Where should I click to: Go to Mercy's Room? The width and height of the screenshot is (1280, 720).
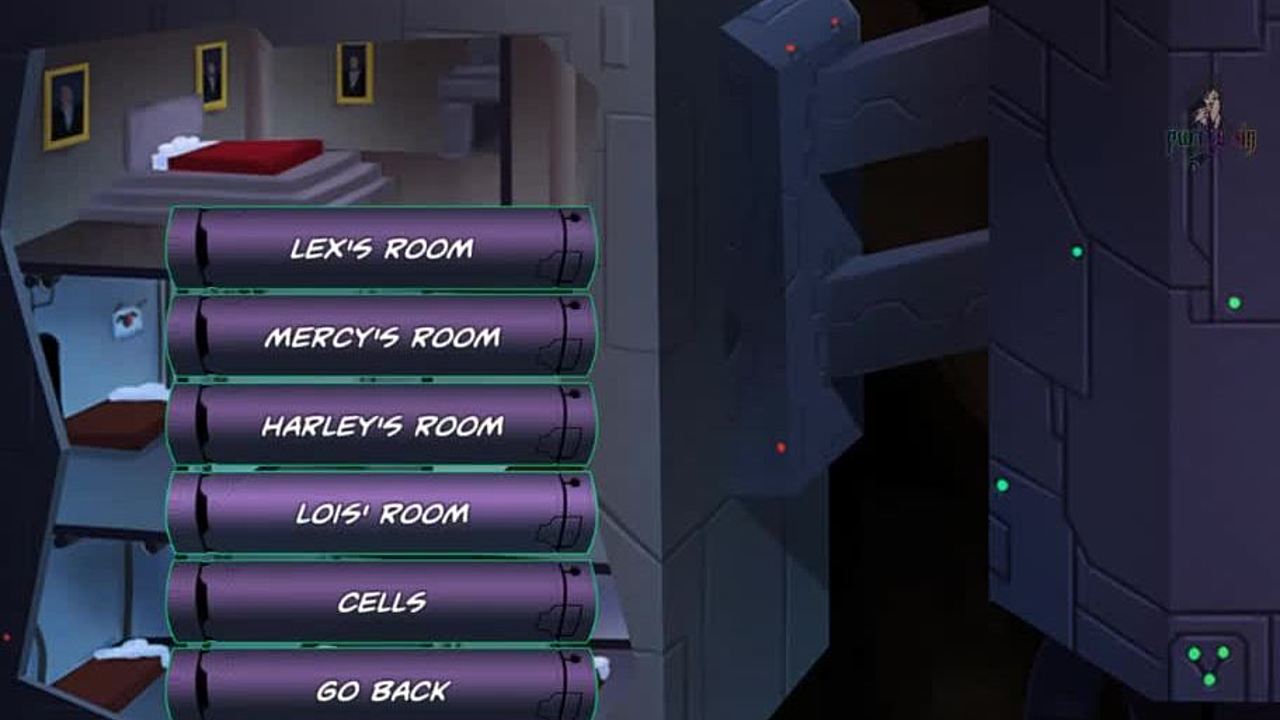[x=381, y=337]
